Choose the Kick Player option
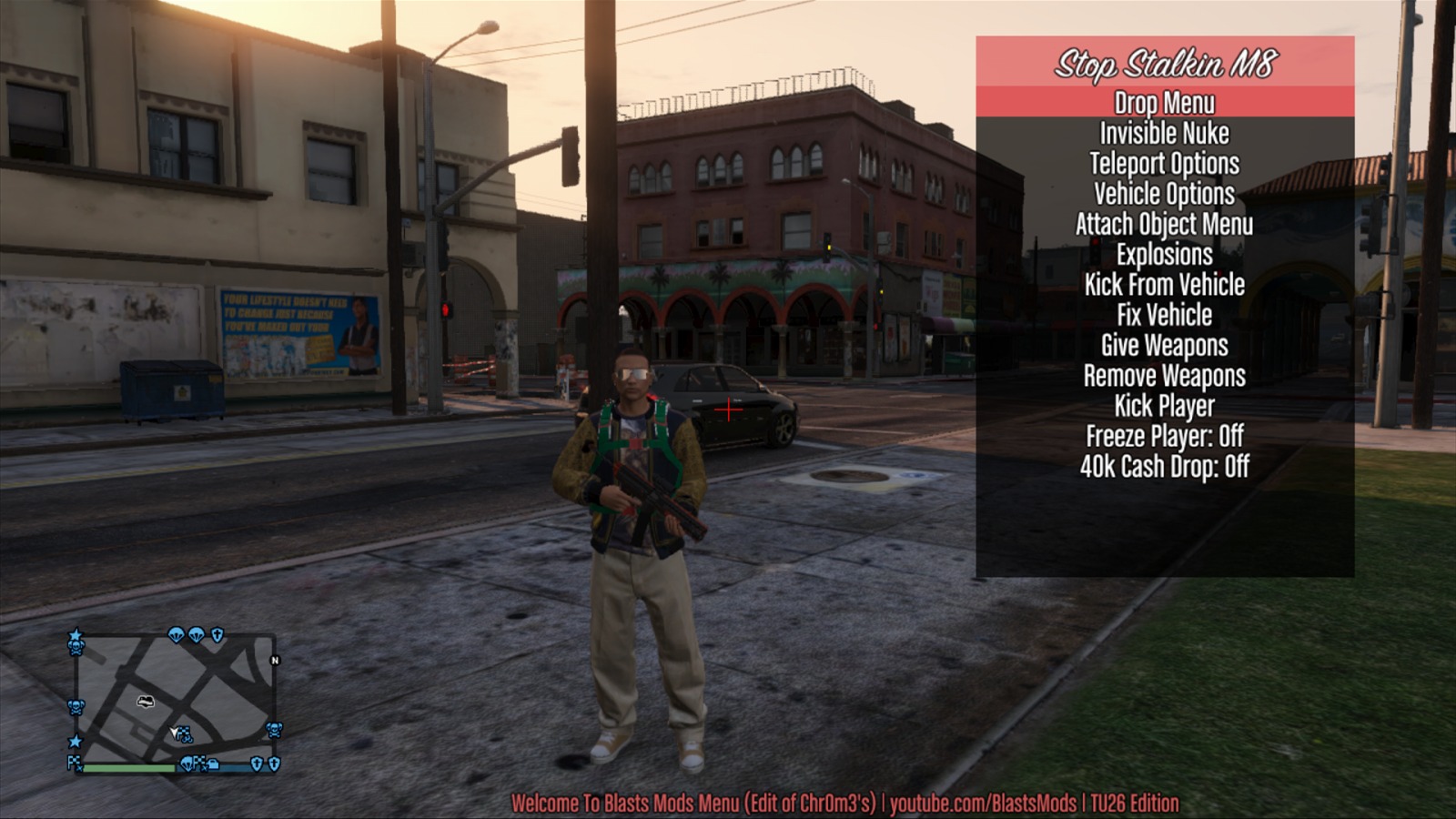This screenshot has width=1456, height=819. coord(1164,406)
